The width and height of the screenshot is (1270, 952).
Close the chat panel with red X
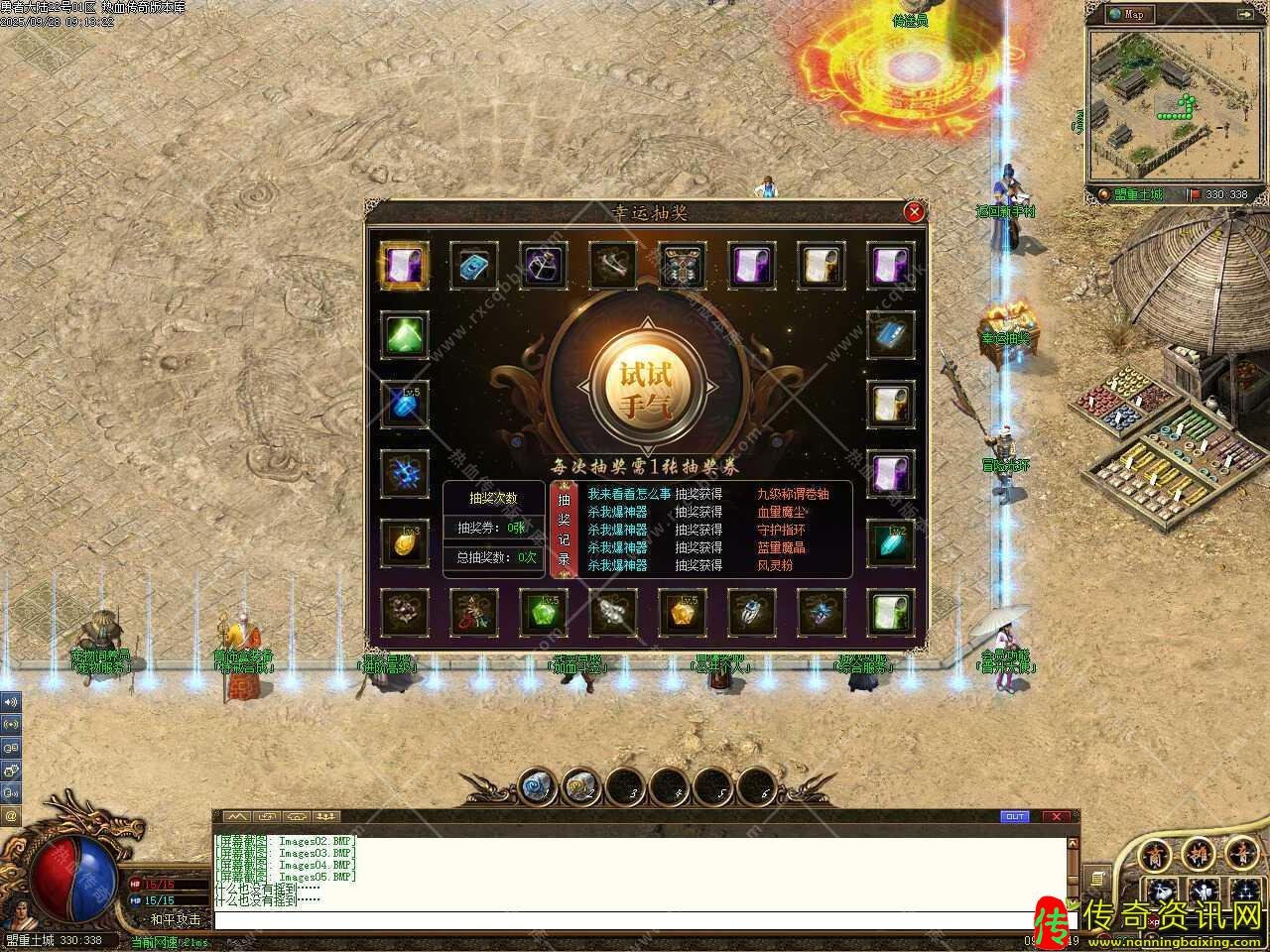[1056, 816]
